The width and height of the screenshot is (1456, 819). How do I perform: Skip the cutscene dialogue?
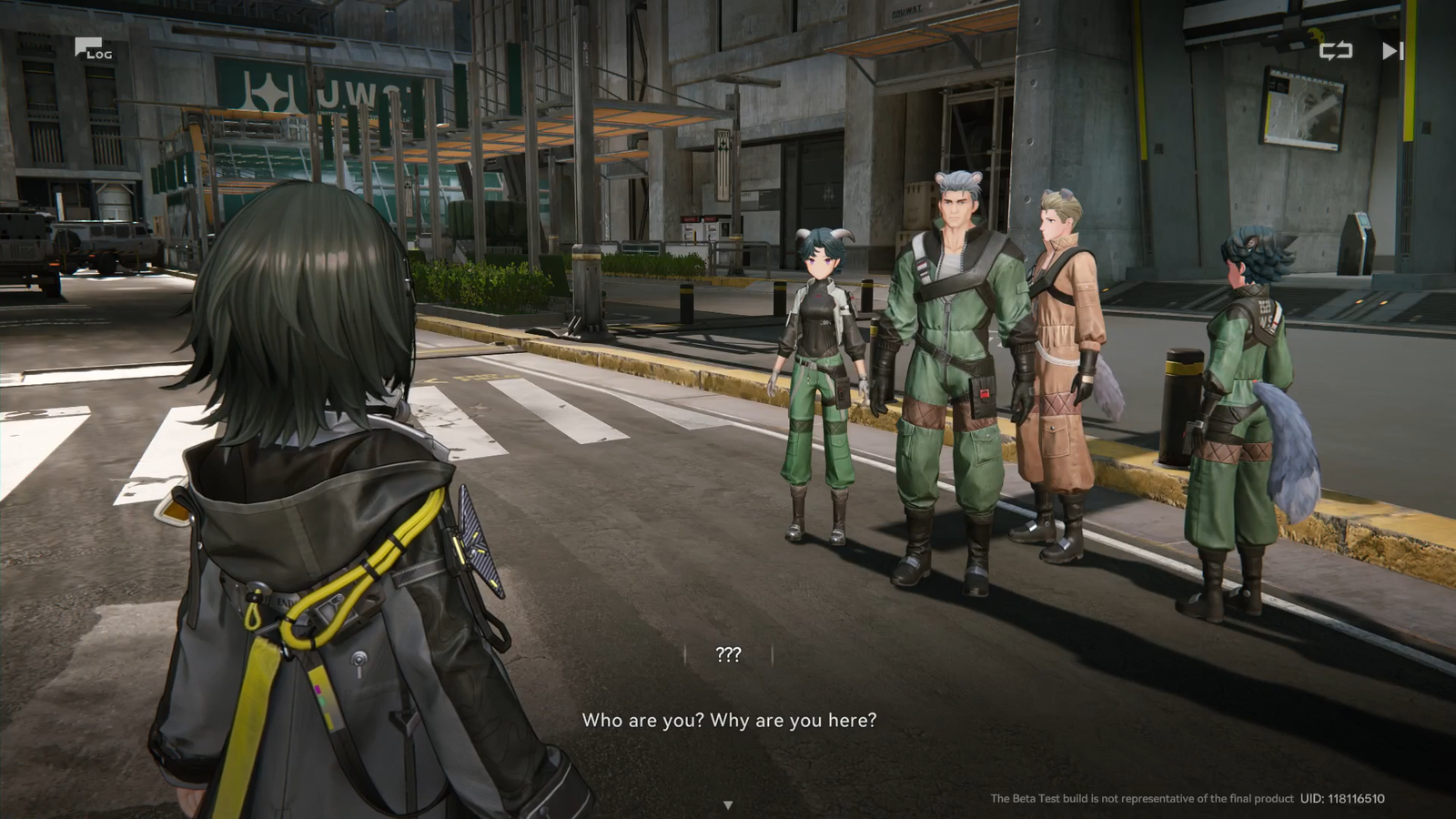(1392, 51)
